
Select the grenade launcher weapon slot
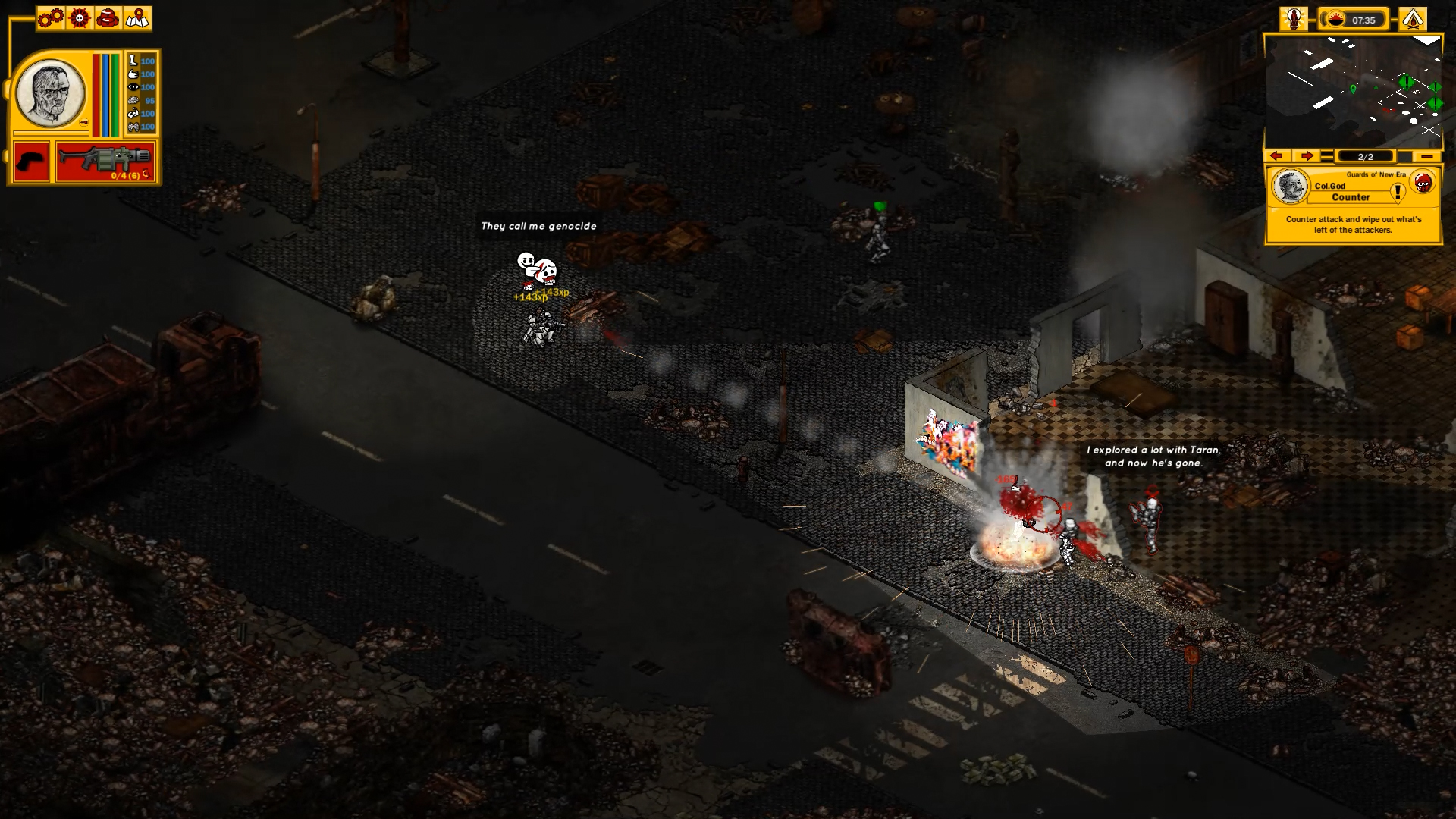click(x=106, y=159)
